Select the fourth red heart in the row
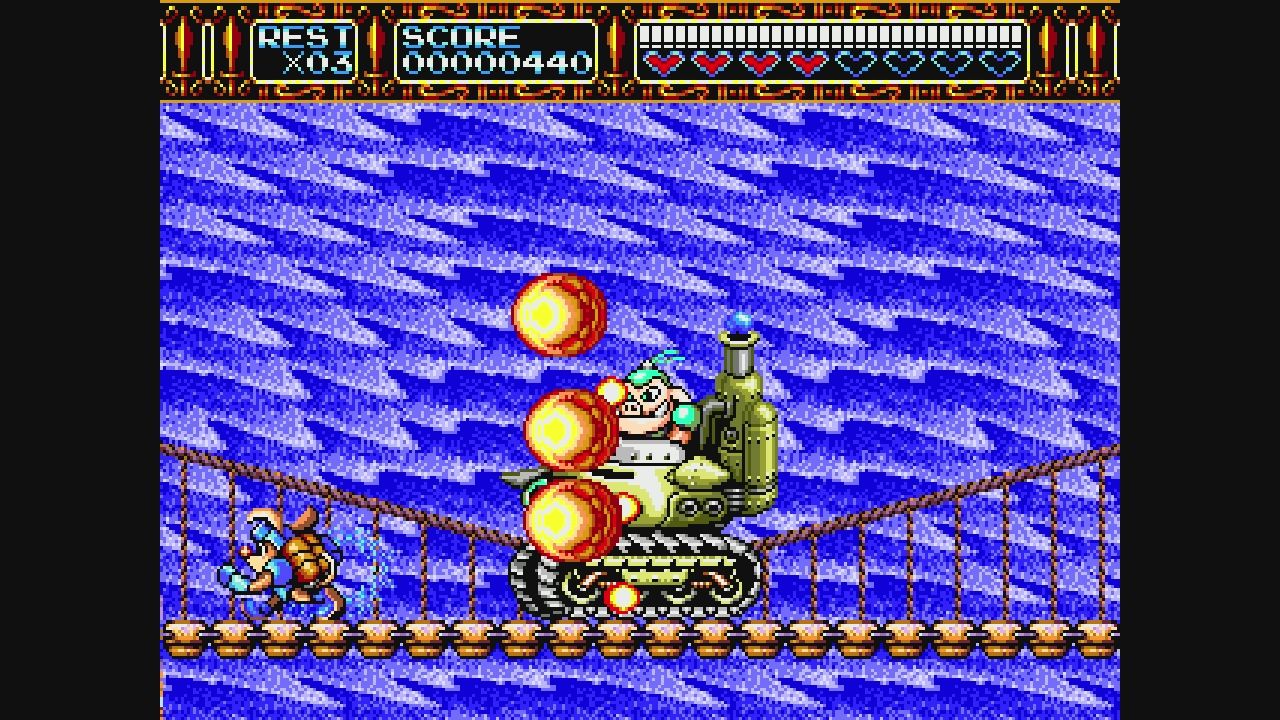Image resolution: width=1280 pixels, height=720 pixels. click(x=806, y=64)
